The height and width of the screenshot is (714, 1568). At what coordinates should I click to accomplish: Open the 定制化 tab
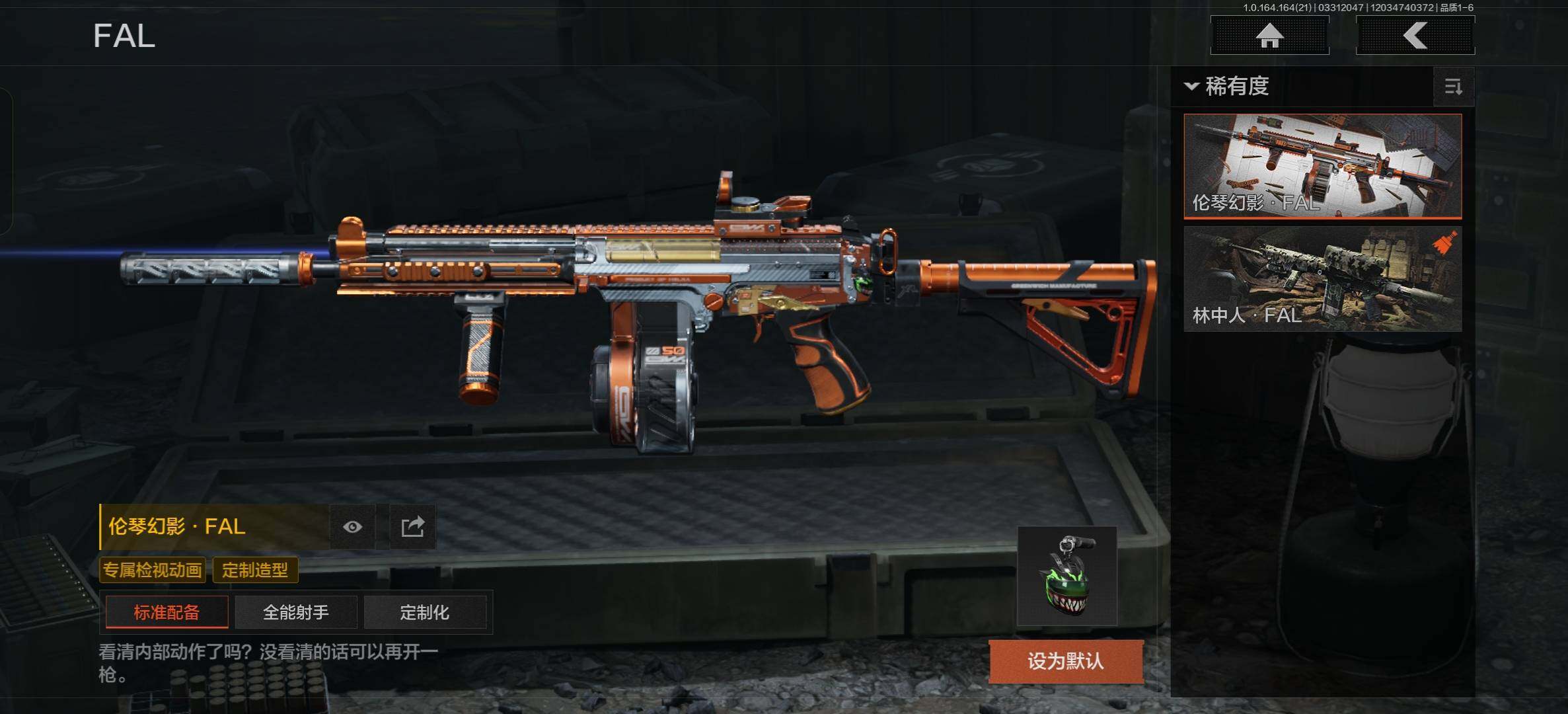tap(424, 612)
